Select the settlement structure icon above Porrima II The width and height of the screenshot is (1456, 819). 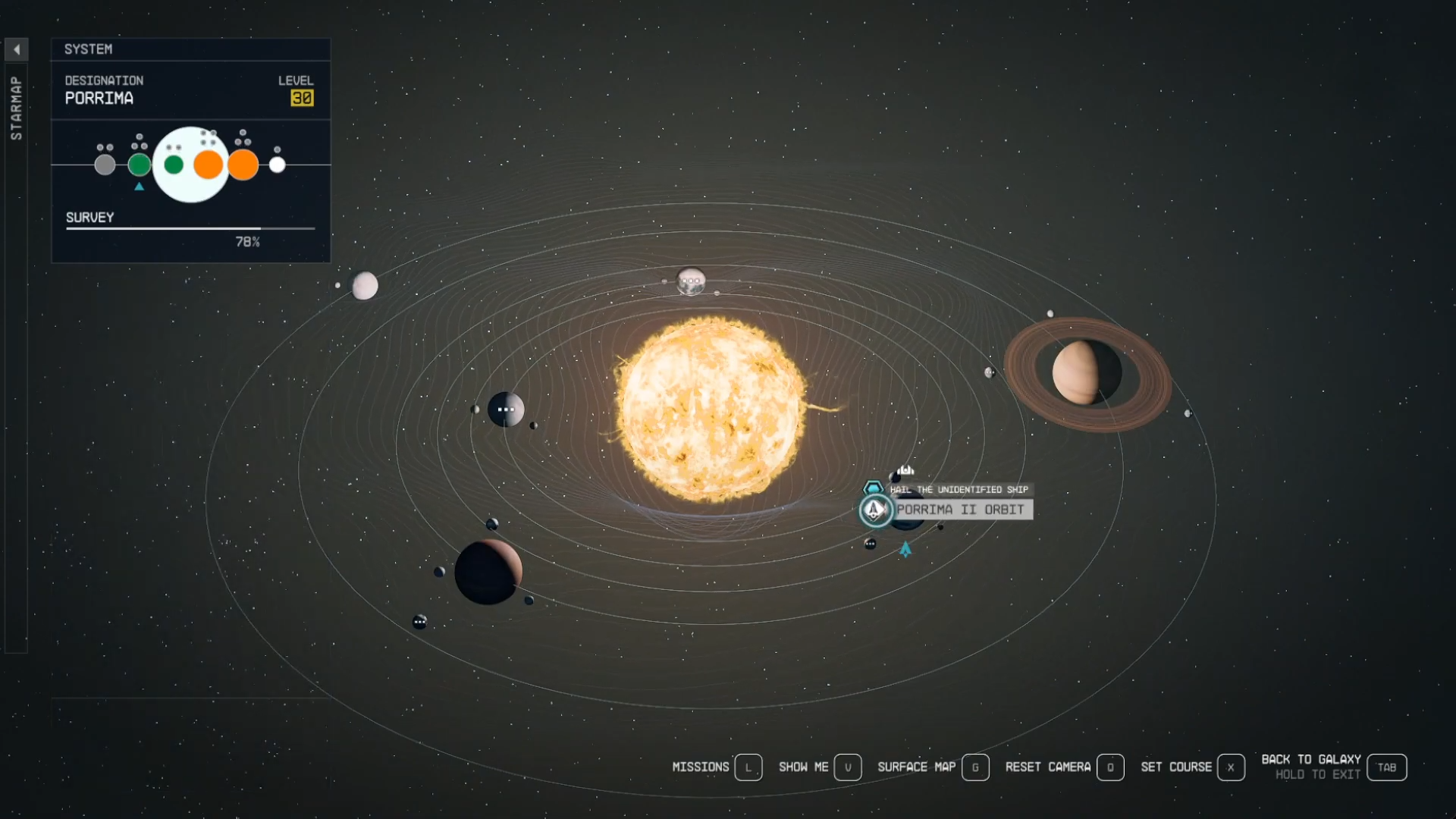click(907, 469)
